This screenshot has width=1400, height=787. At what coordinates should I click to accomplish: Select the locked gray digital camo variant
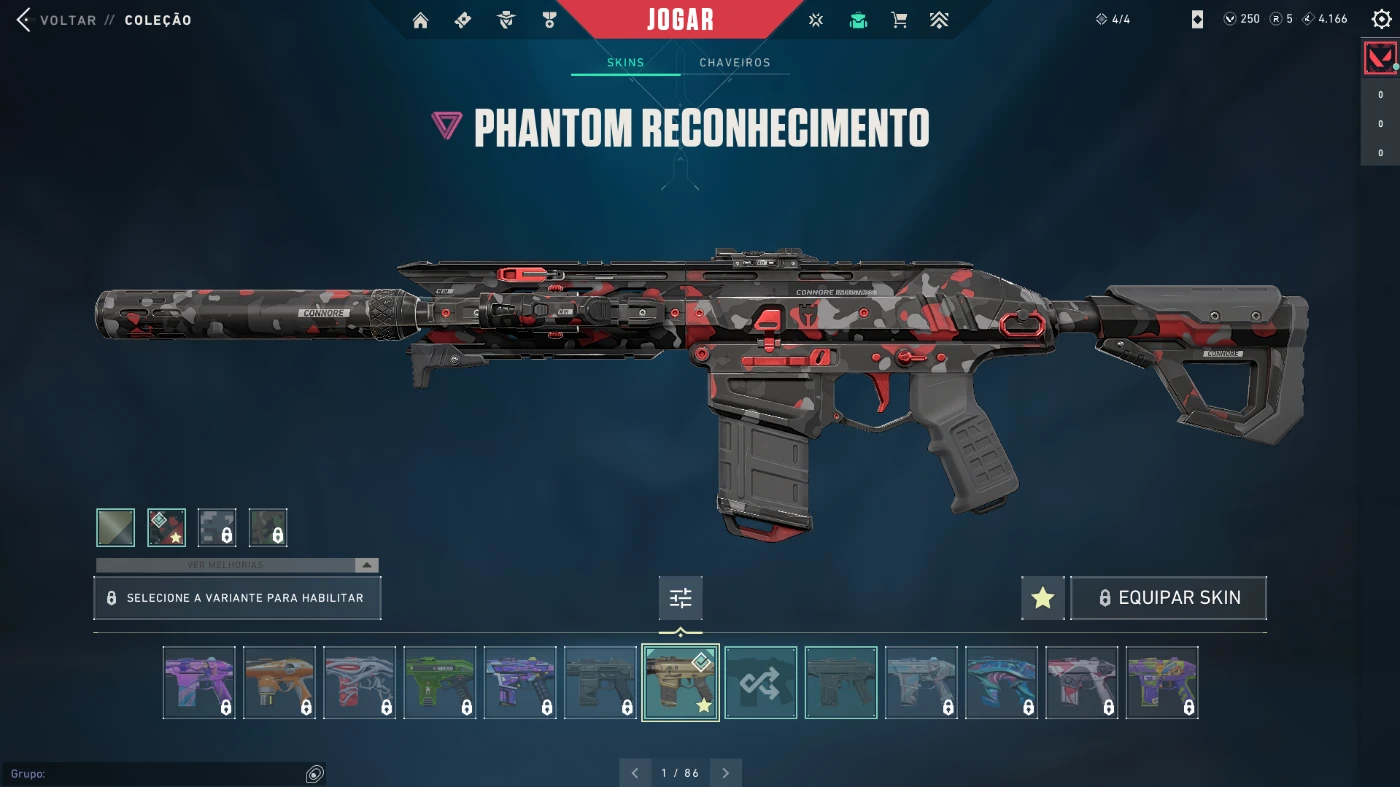pyautogui.click(x=217, y=528)
